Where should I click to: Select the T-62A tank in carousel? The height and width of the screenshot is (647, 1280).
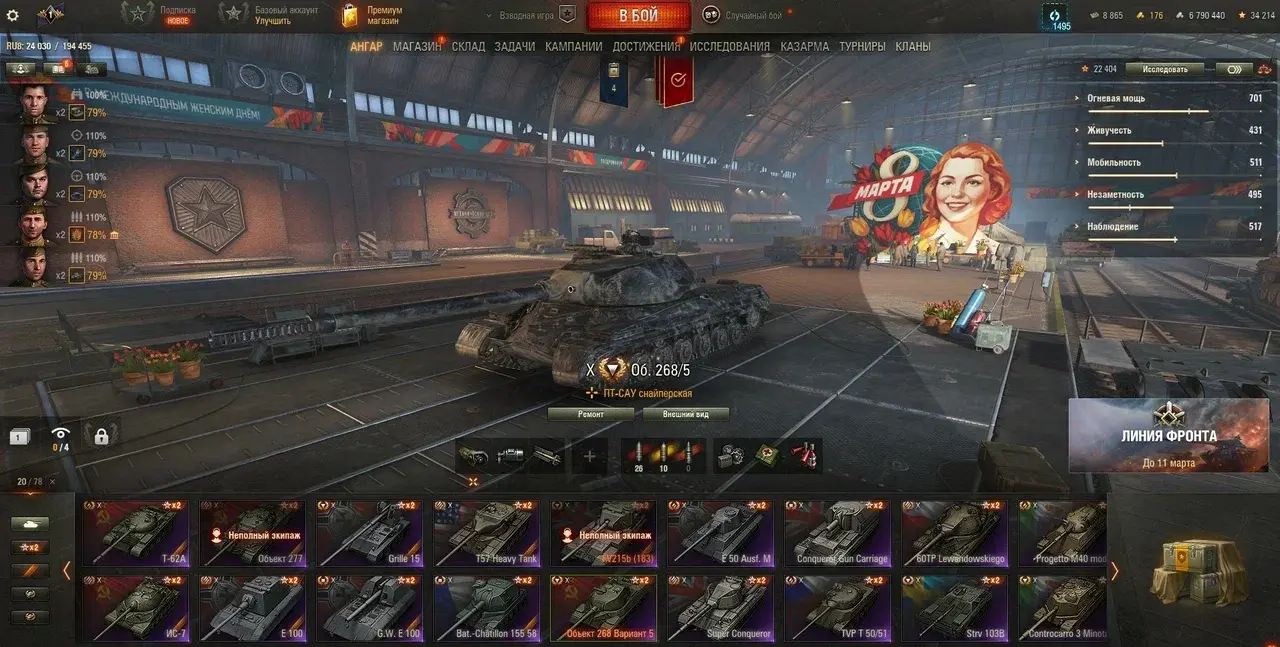tap(136, 534)
